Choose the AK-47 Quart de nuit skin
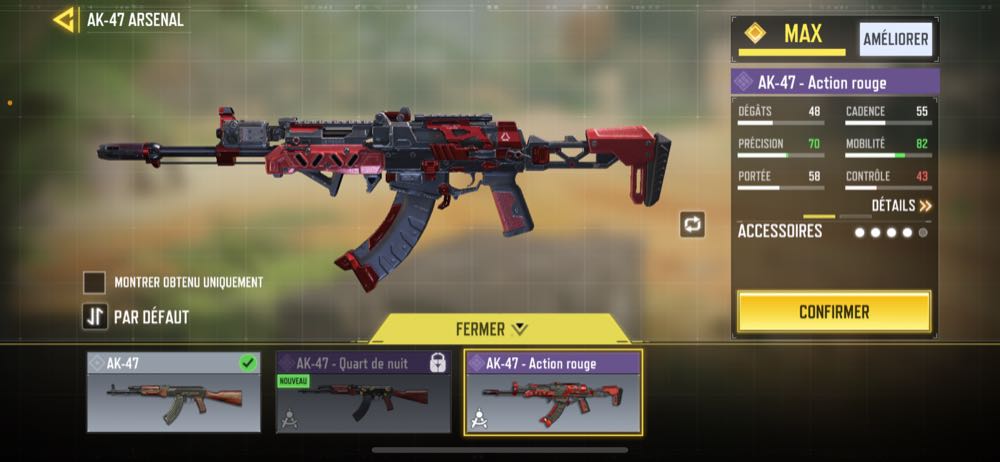 coord(363,392)
